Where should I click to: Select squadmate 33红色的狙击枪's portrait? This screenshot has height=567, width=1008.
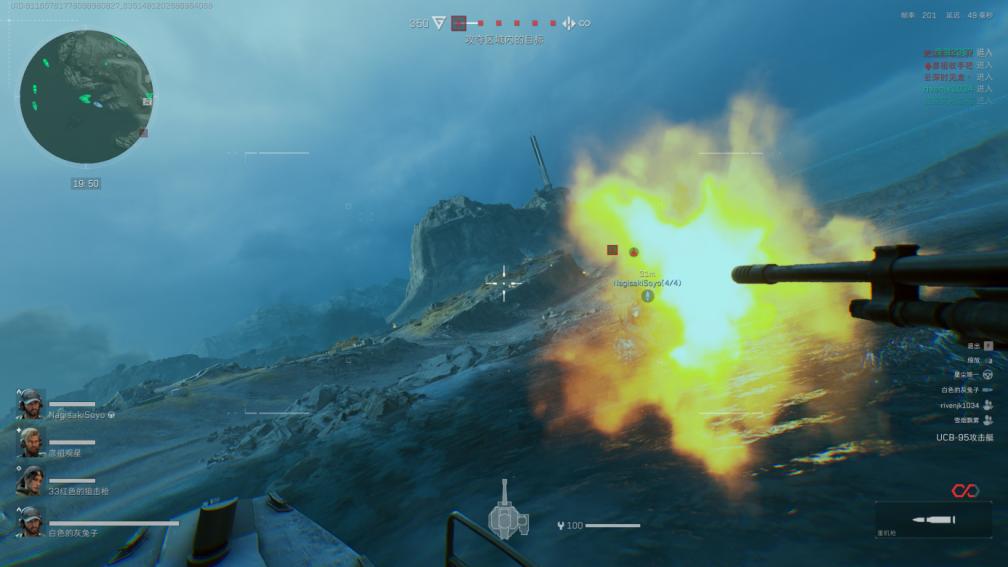coord(30,481)
